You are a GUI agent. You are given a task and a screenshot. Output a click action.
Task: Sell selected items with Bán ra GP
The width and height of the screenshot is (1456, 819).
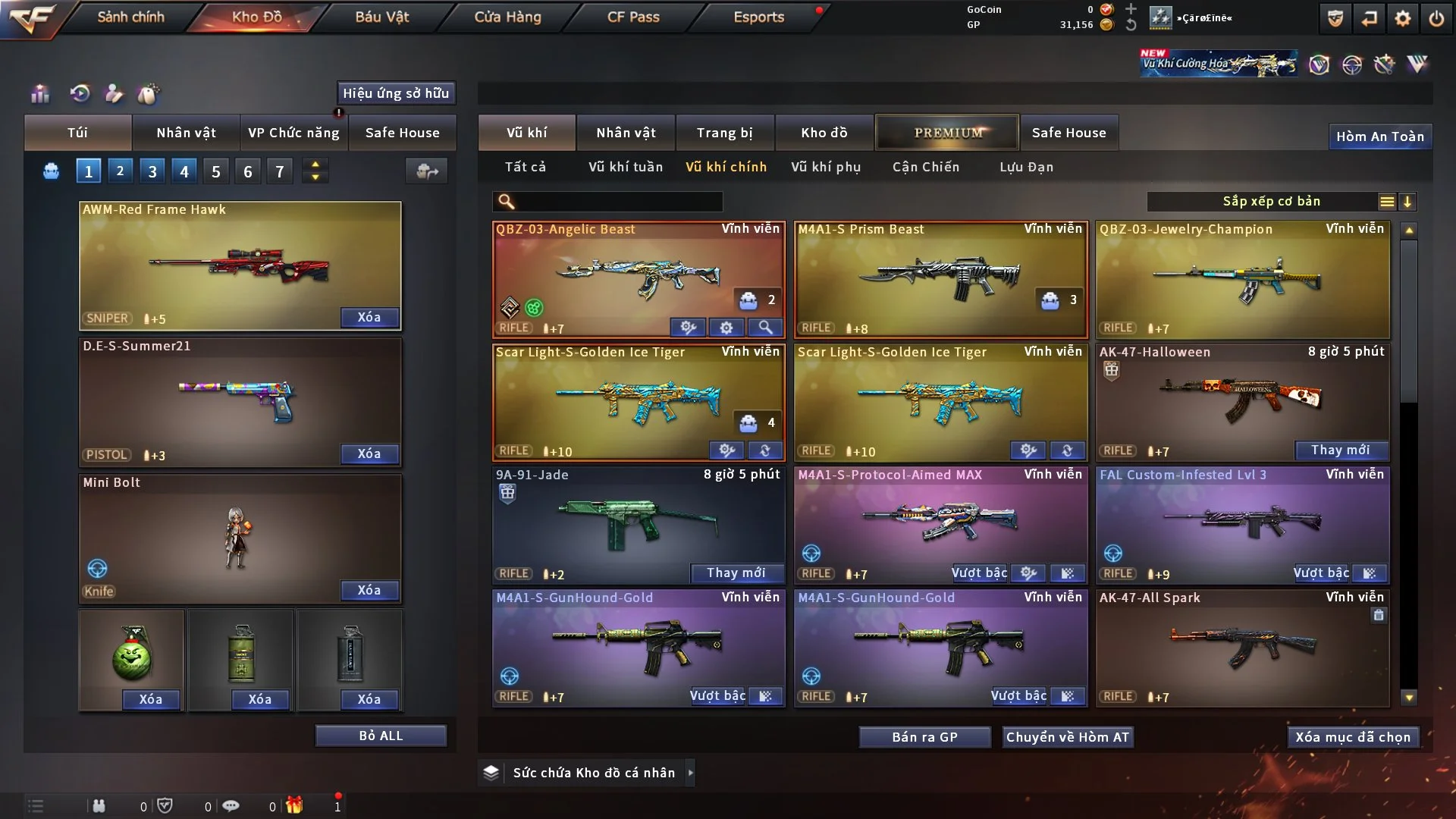pyautogui.click(x=924, y=737)
